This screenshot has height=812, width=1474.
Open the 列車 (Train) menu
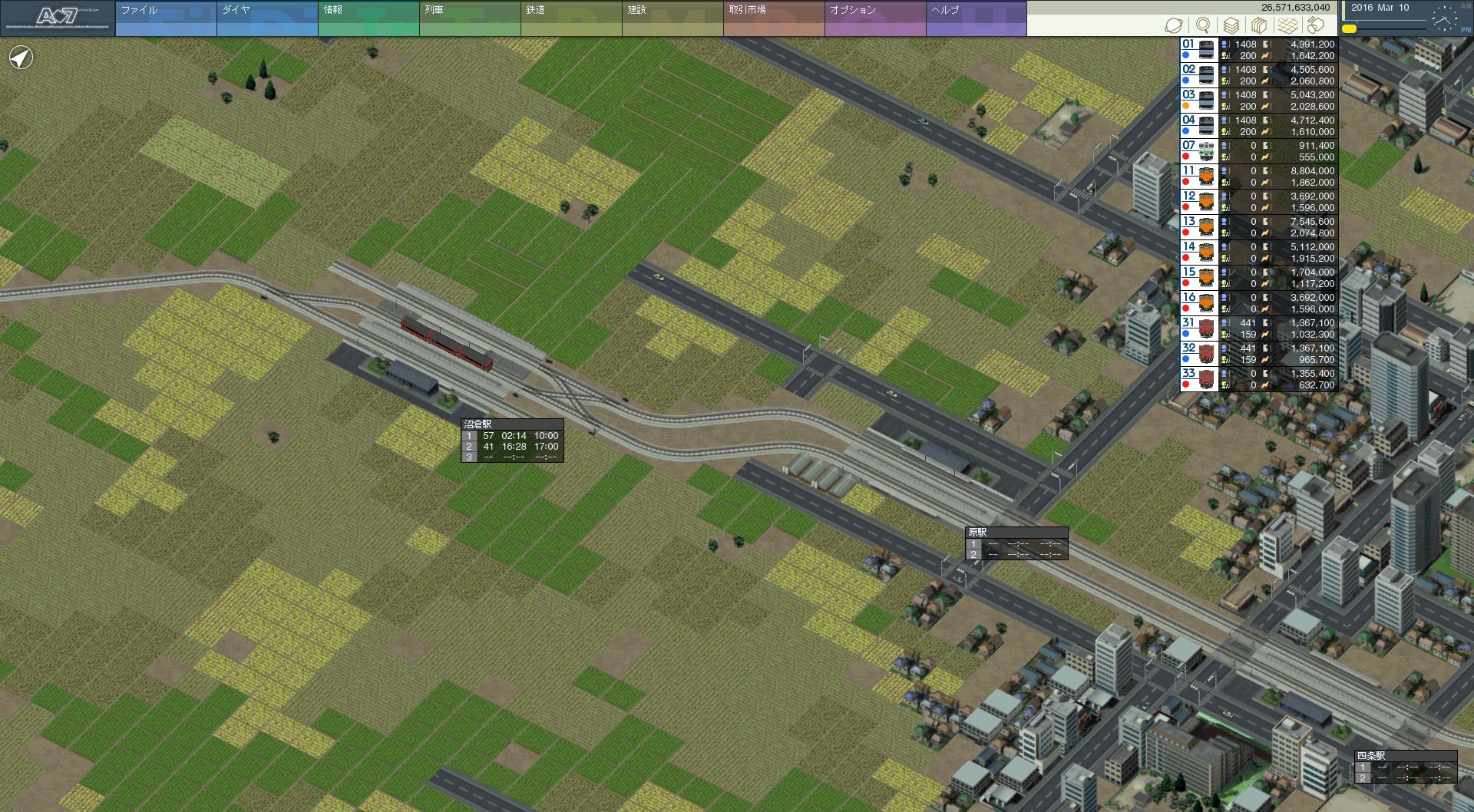tap(469, 18)
